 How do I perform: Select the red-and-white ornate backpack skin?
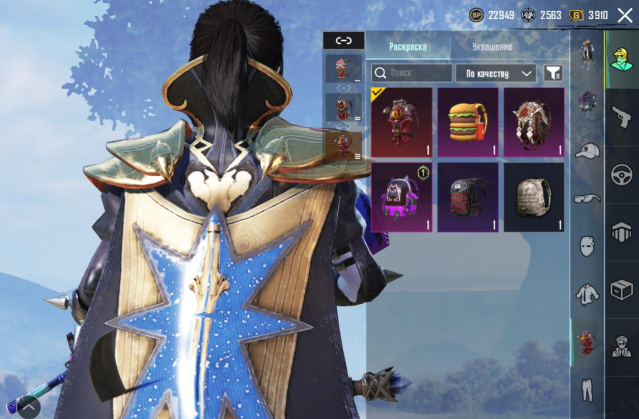(534, 122)
